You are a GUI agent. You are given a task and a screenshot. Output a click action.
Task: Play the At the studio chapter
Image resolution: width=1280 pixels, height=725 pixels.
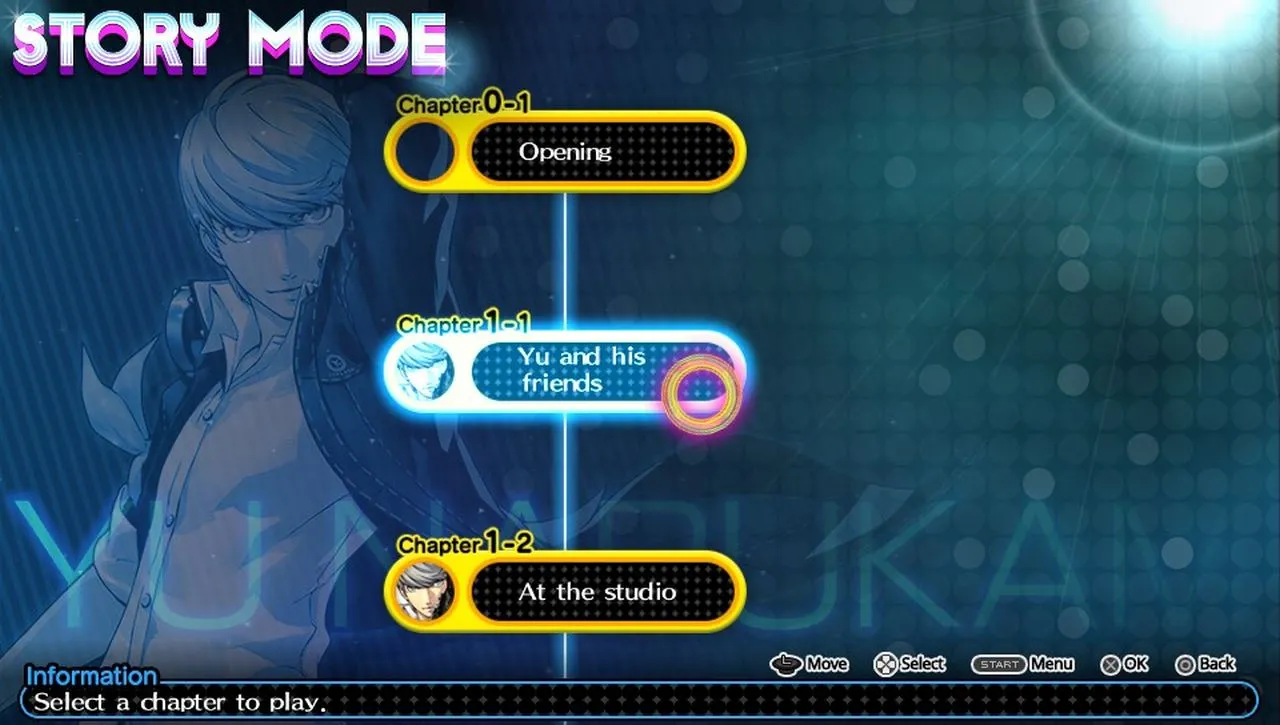600,592
